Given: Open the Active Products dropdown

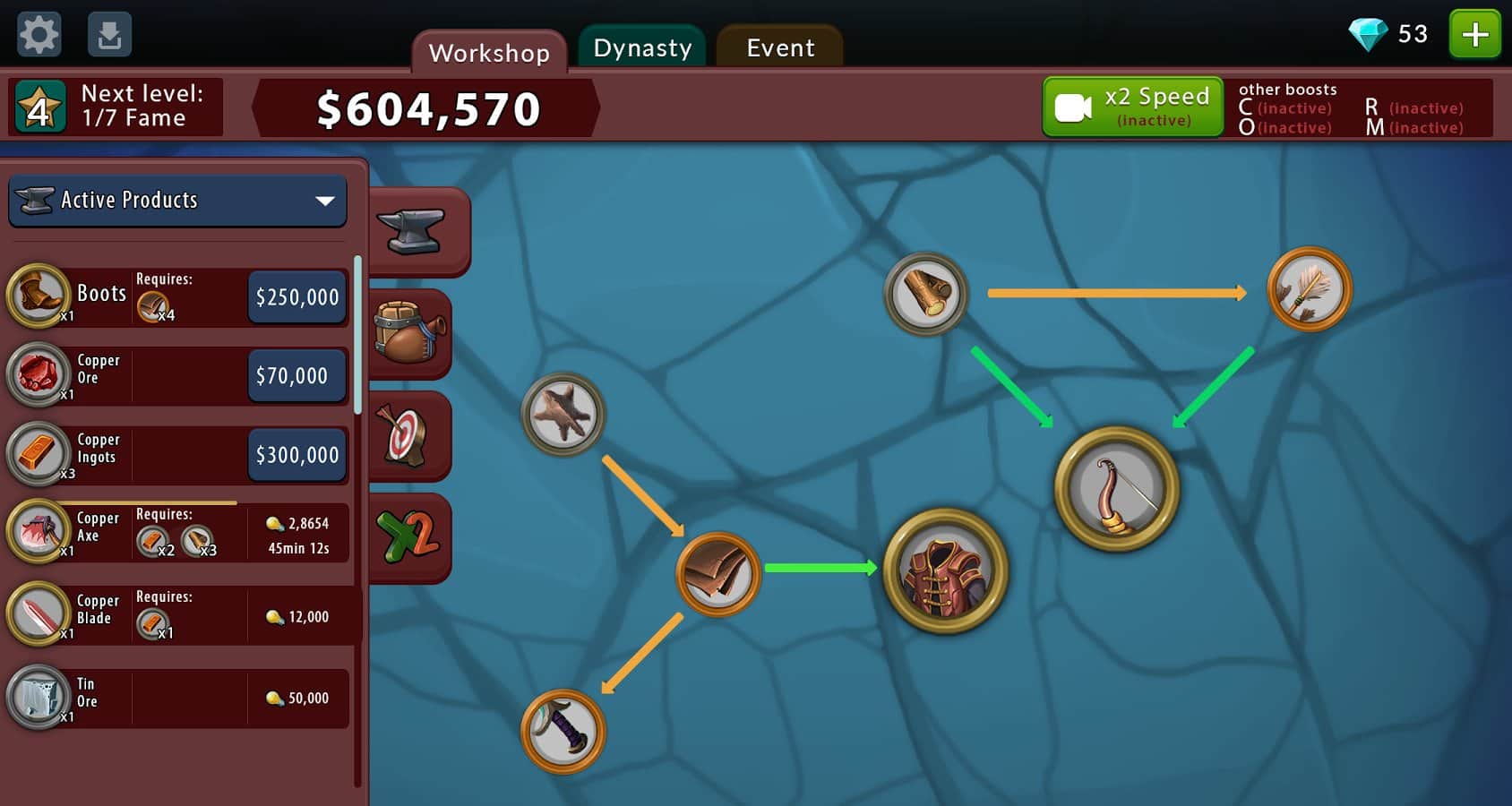Looking at the screenshot, I should click(177, 201).
